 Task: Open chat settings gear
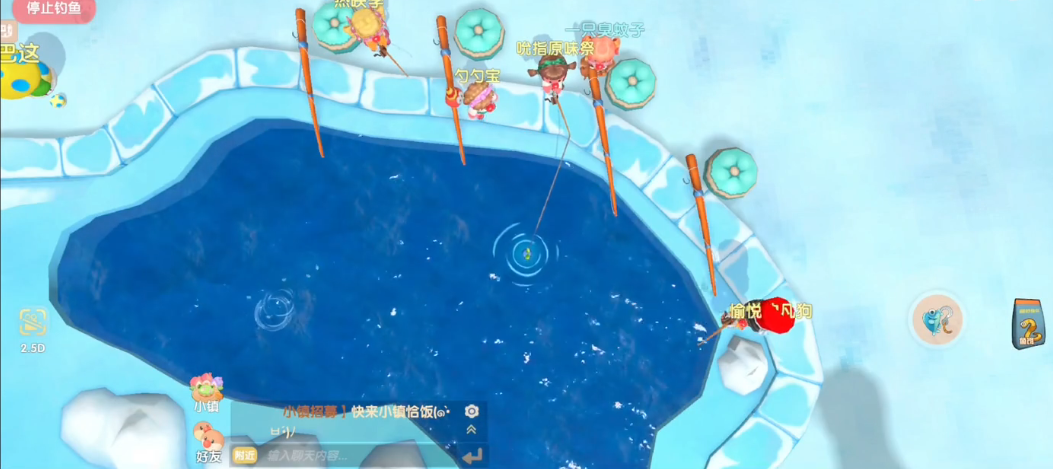pos(472,411)
